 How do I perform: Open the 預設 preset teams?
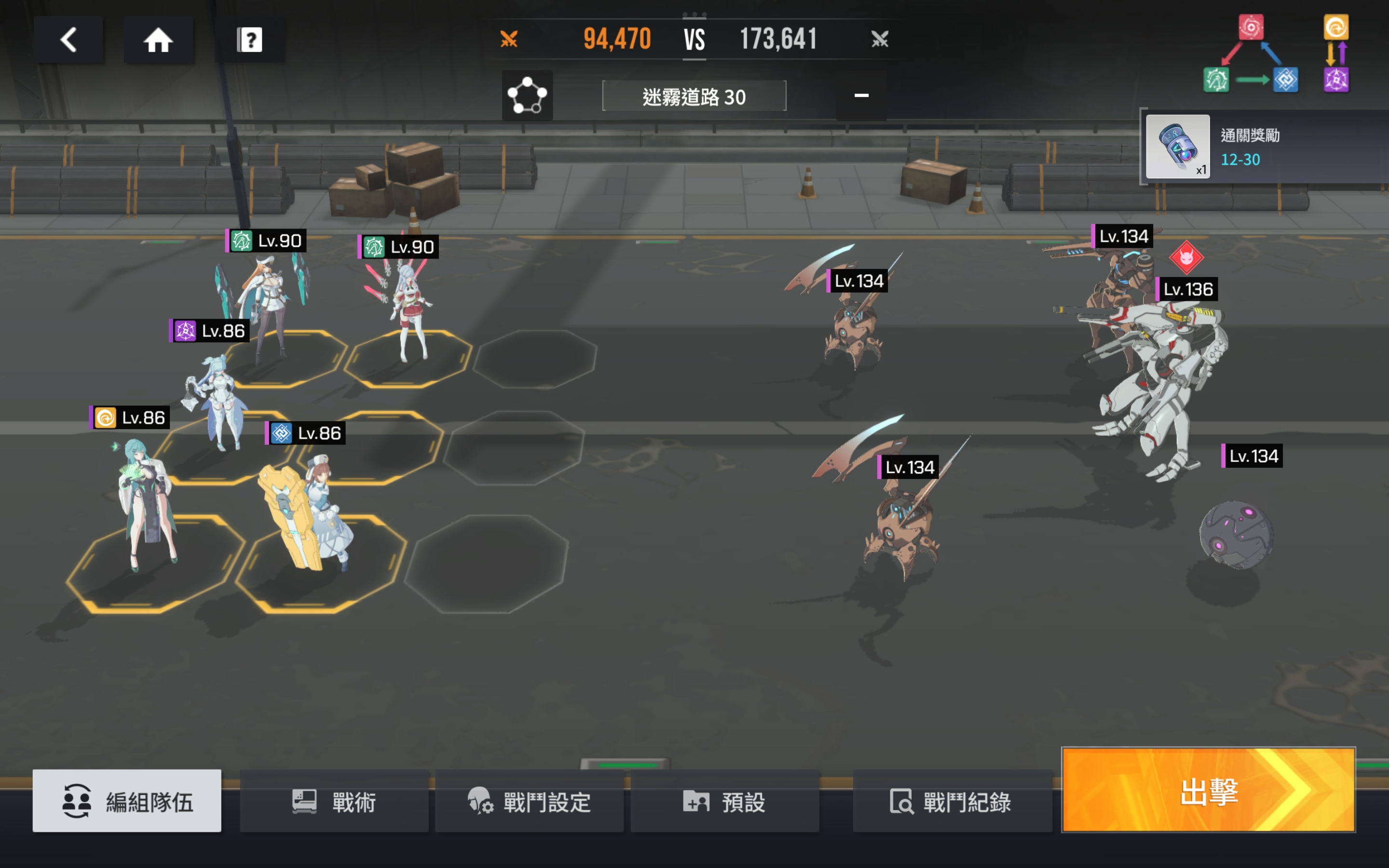[725, 801]
